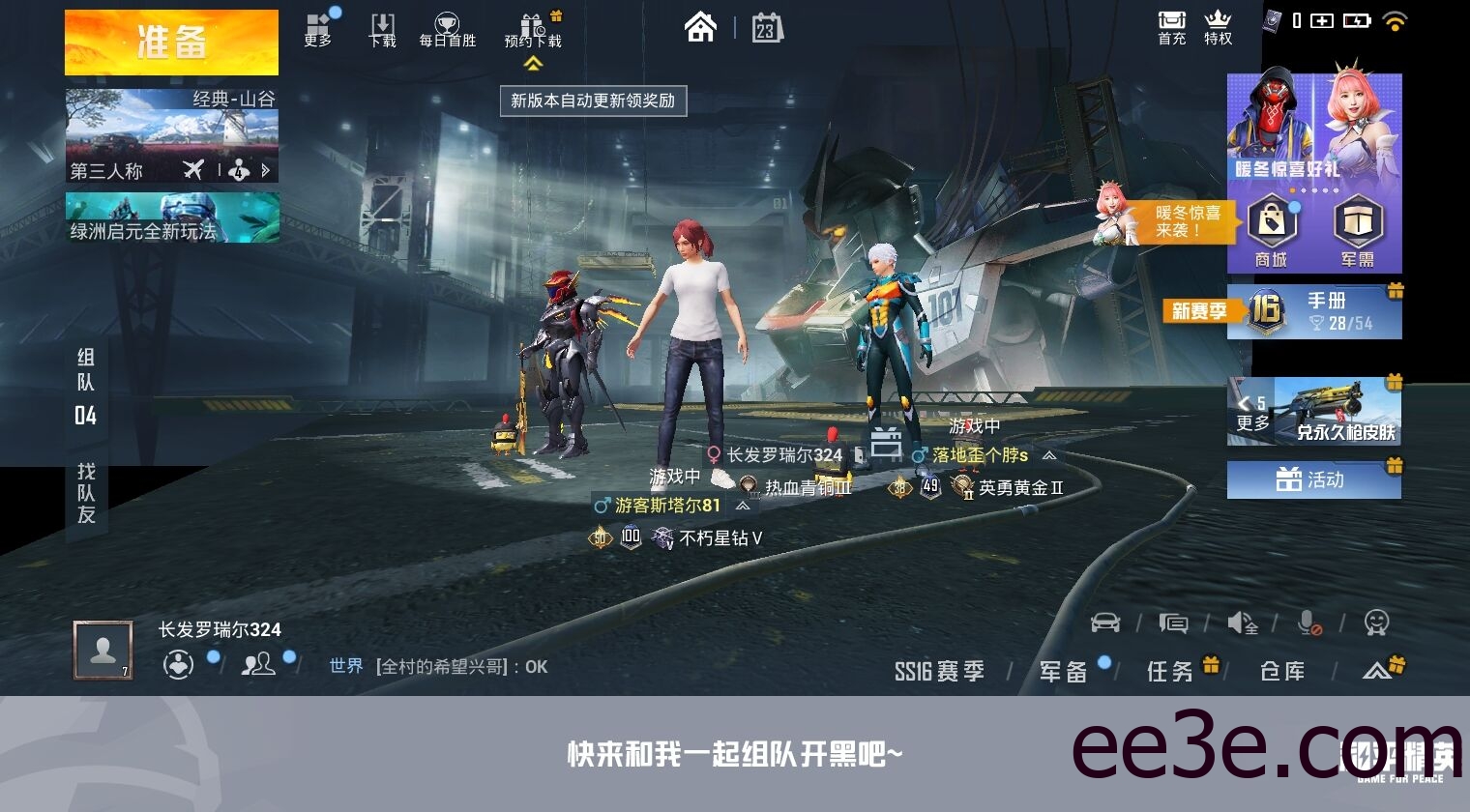Viewport: 1470px width, 812px height.
Task: Click the home icon at top center
Action: point(699,27)
